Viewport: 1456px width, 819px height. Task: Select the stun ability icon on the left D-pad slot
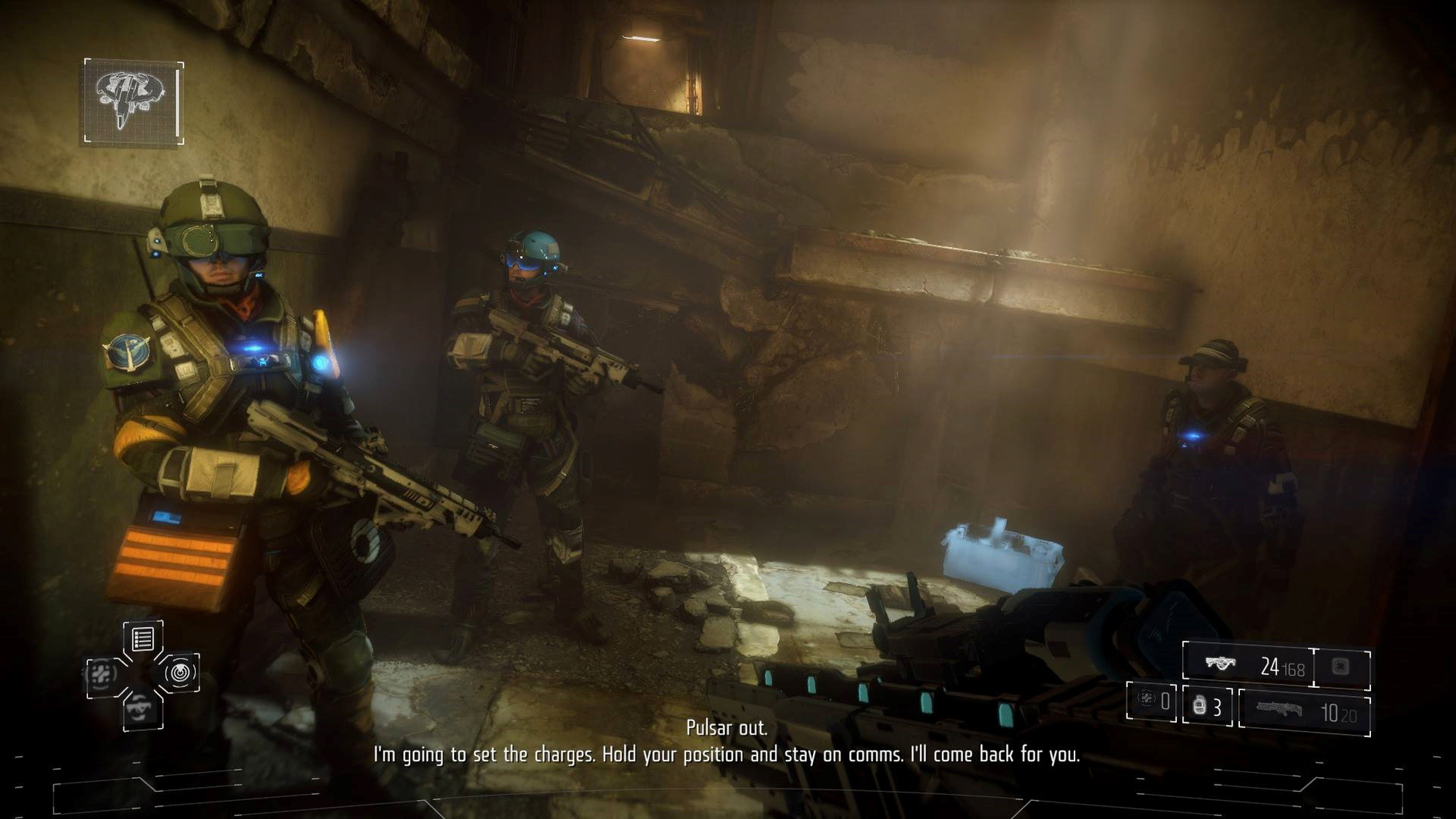point(101,674)
